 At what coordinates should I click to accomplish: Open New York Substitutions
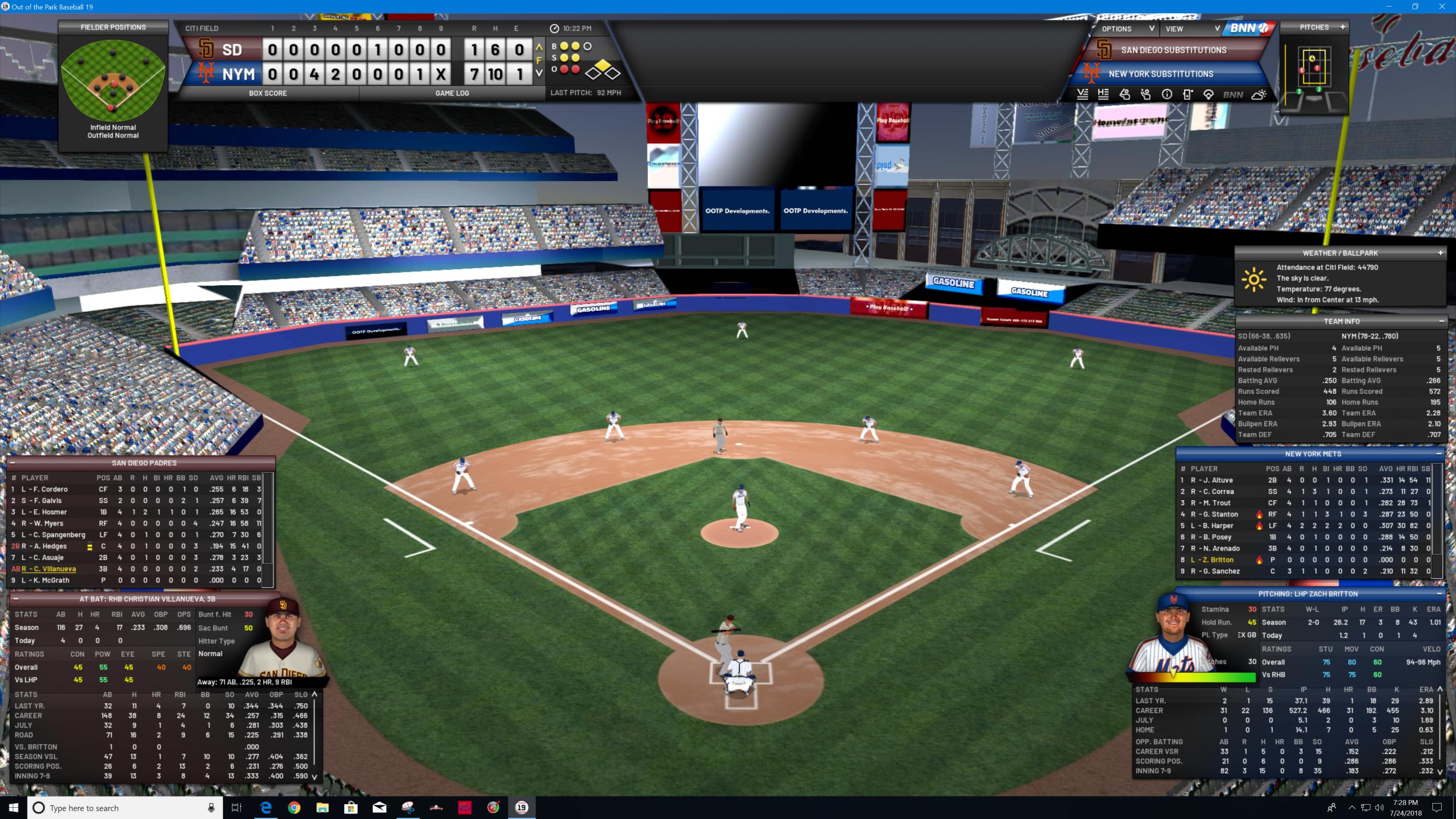(x=1161, y=74)
